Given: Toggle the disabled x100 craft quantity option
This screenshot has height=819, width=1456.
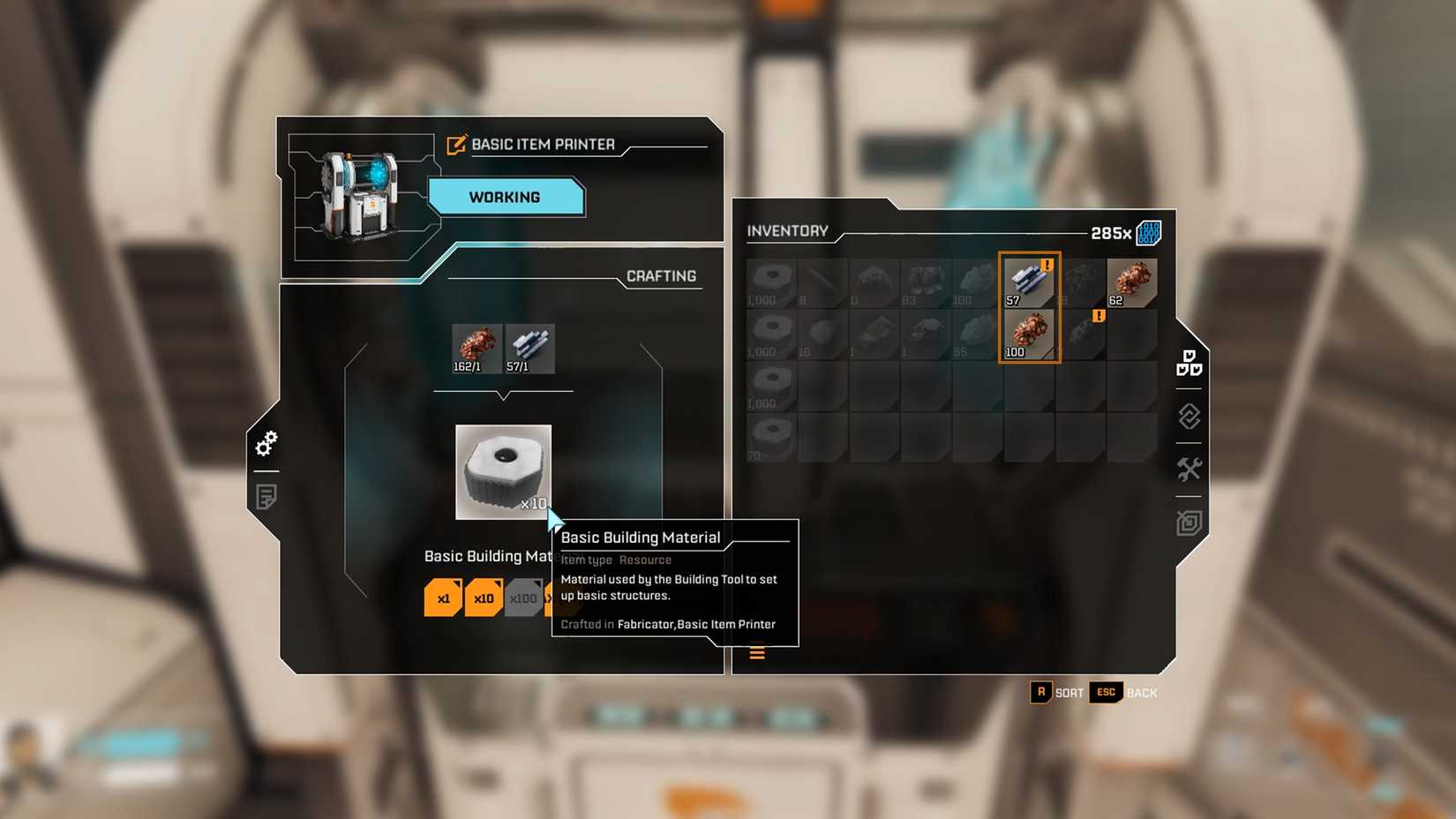Looking at the screenshot, I should point(523,597).
